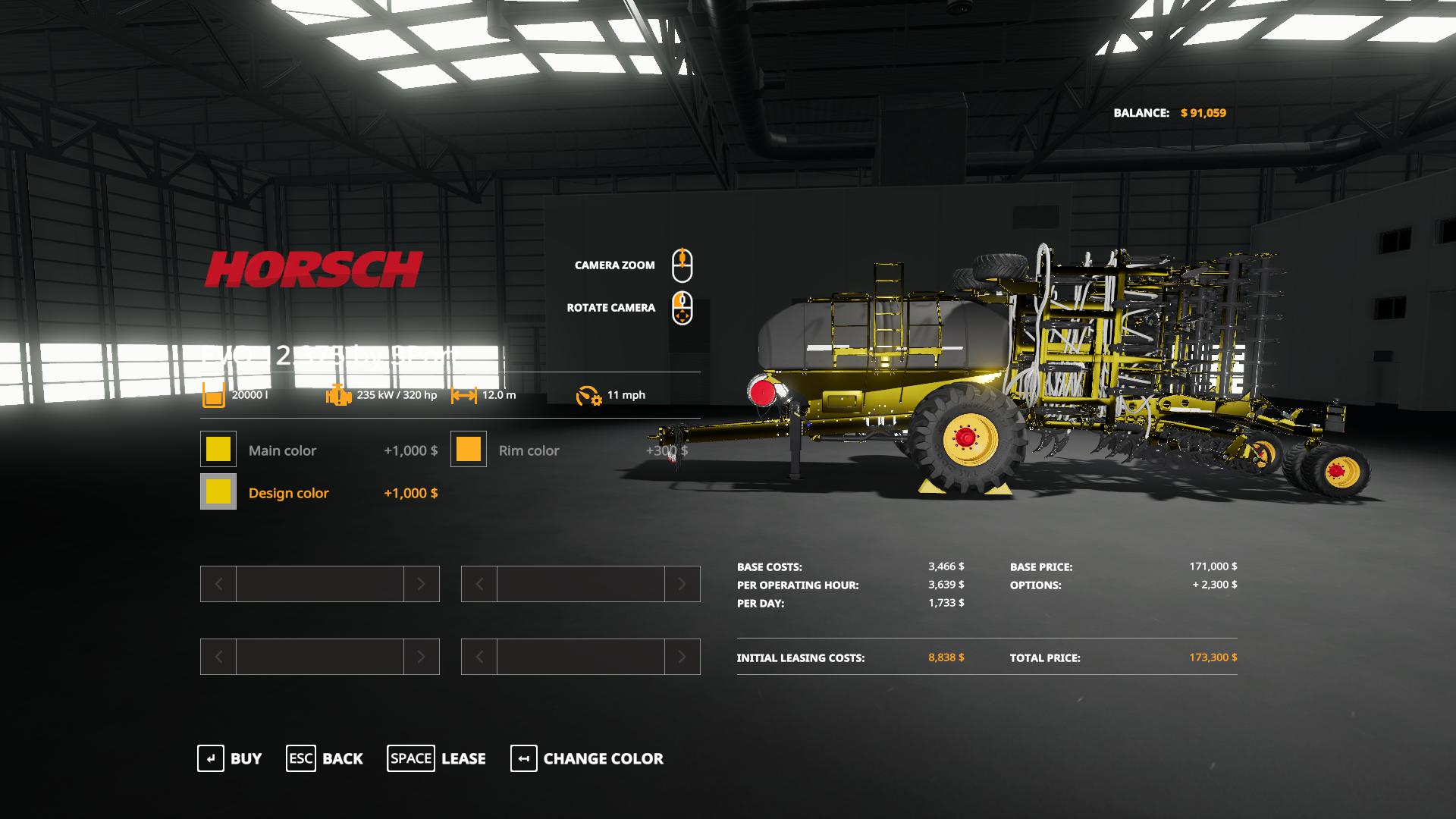Go back from the shop configuration

[x=325, y=758]
